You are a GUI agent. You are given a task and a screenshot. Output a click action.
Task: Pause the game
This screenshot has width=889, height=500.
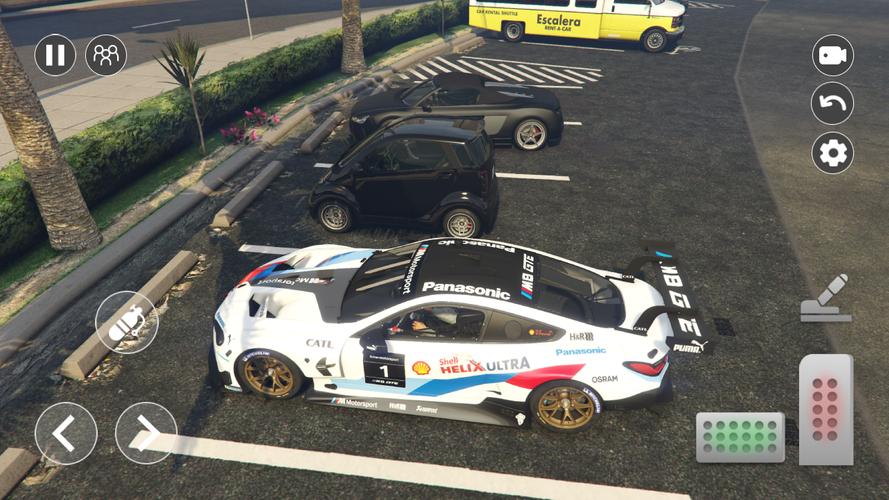point(55,55)
